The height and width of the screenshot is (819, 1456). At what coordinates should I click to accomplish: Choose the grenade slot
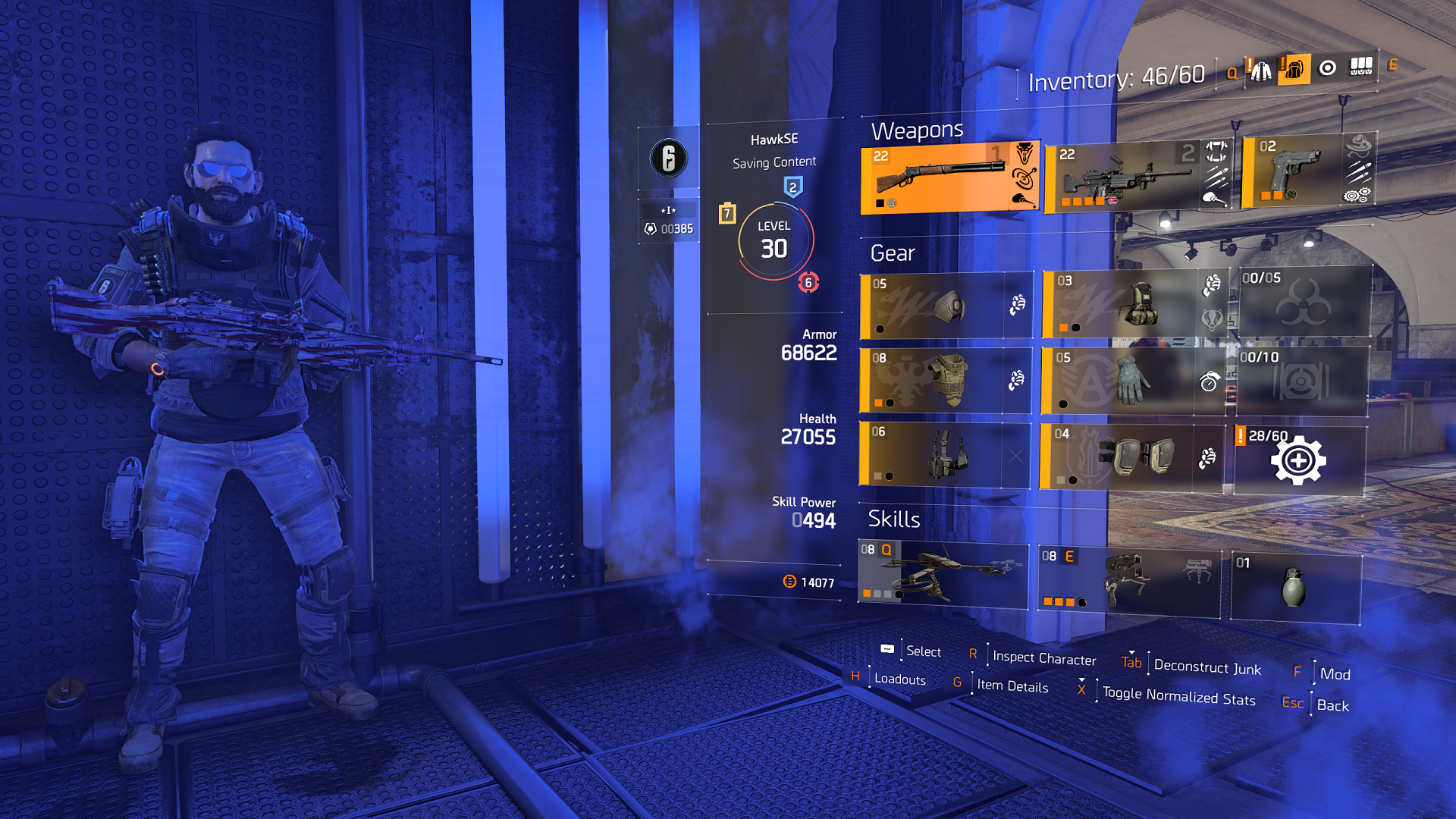pyautogui.click(x=1295, y=588)
